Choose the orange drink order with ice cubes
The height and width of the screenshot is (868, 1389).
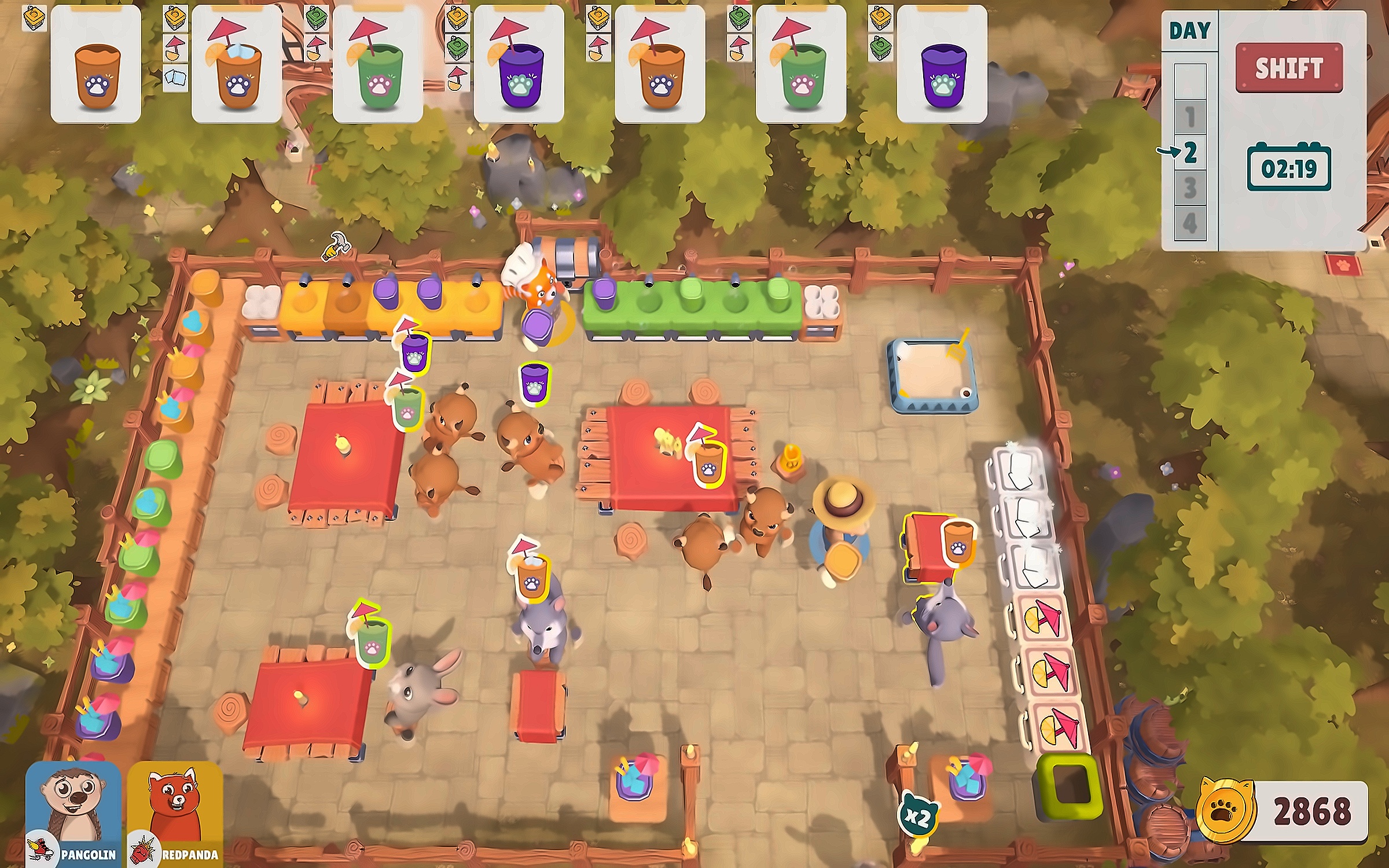(237, 64)
